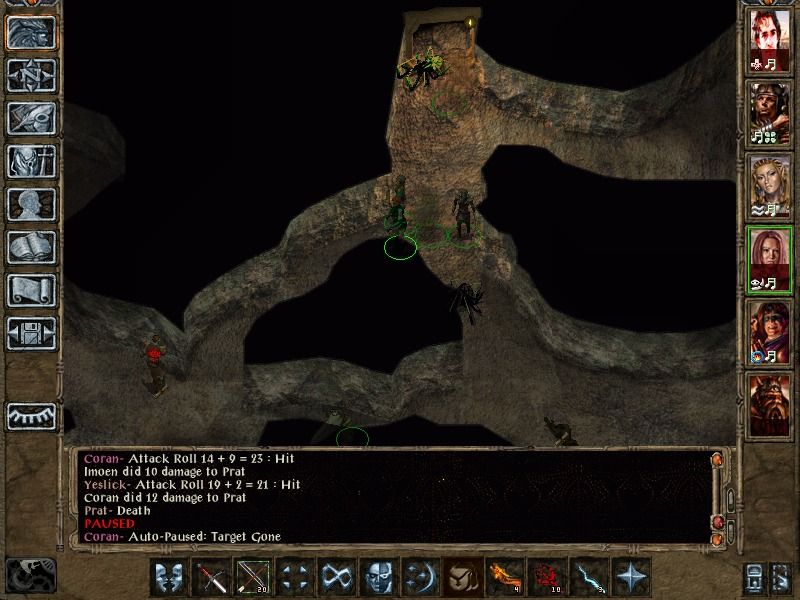Equip the sword weapon slot
800x600 pixels.
pos(211,577)
